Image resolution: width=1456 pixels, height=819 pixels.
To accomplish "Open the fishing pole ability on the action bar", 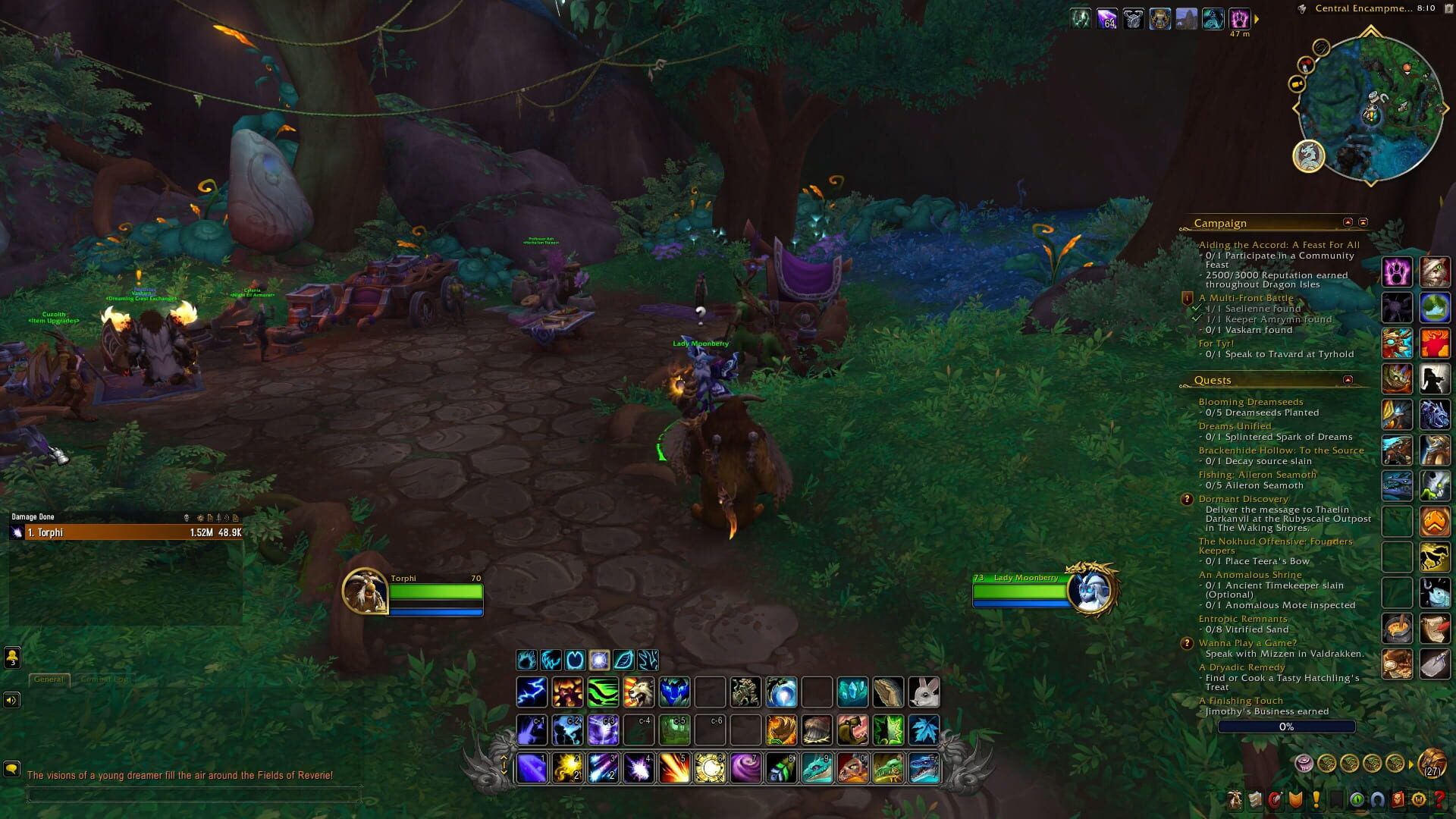I will pos(890,691).
